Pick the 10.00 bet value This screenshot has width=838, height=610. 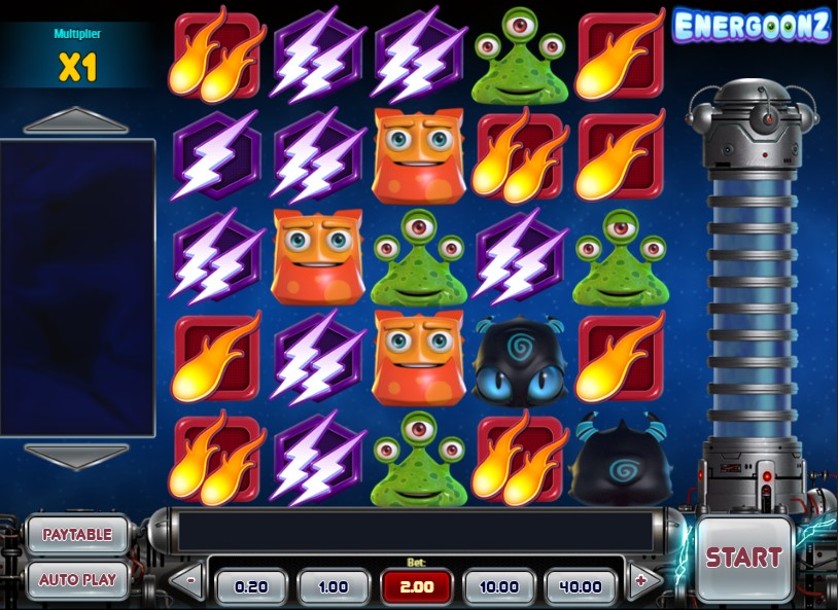point(499,586)
